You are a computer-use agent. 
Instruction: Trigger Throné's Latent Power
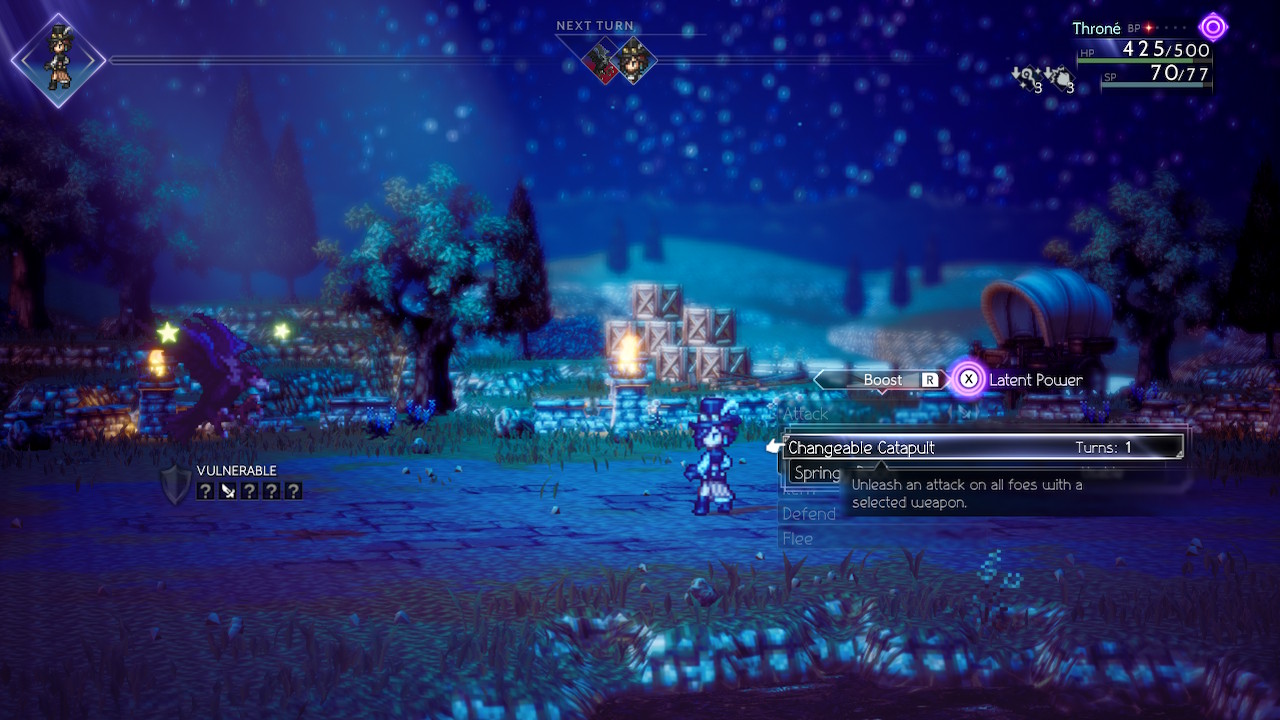1020,380
